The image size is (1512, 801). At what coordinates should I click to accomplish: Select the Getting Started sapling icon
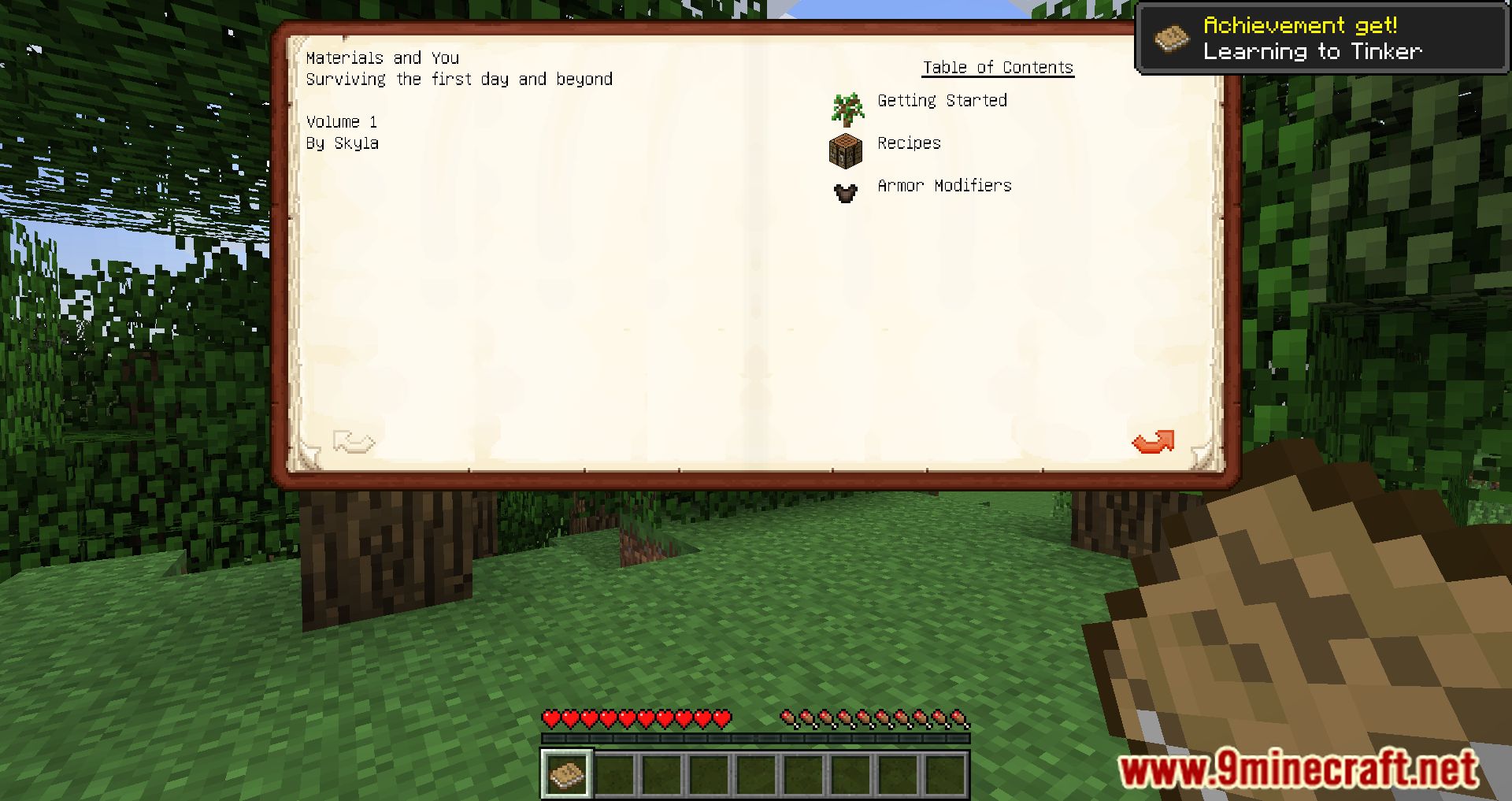(845, 110)
